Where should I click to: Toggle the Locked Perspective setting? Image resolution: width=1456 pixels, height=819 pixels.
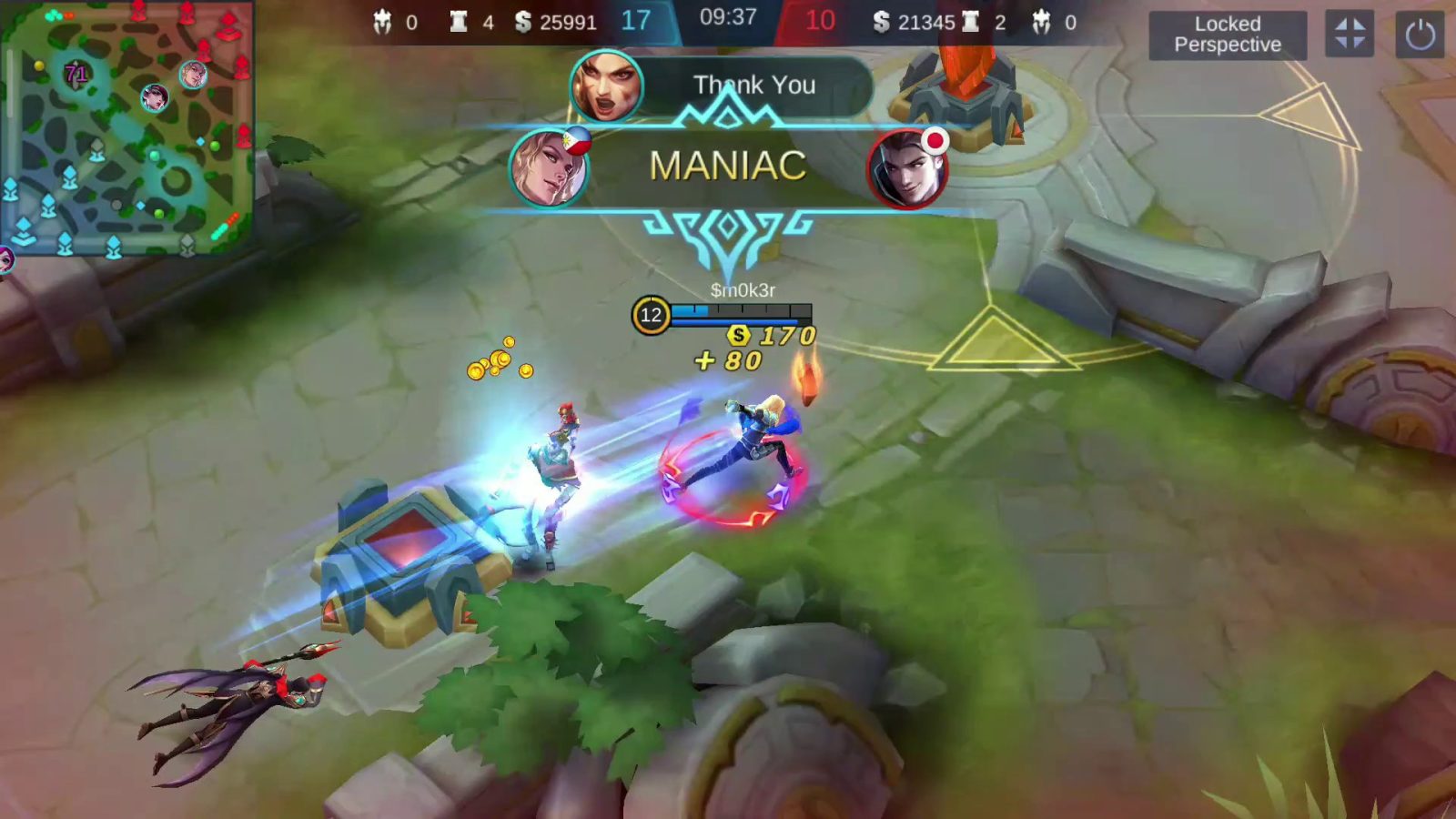pos(1228,36)
